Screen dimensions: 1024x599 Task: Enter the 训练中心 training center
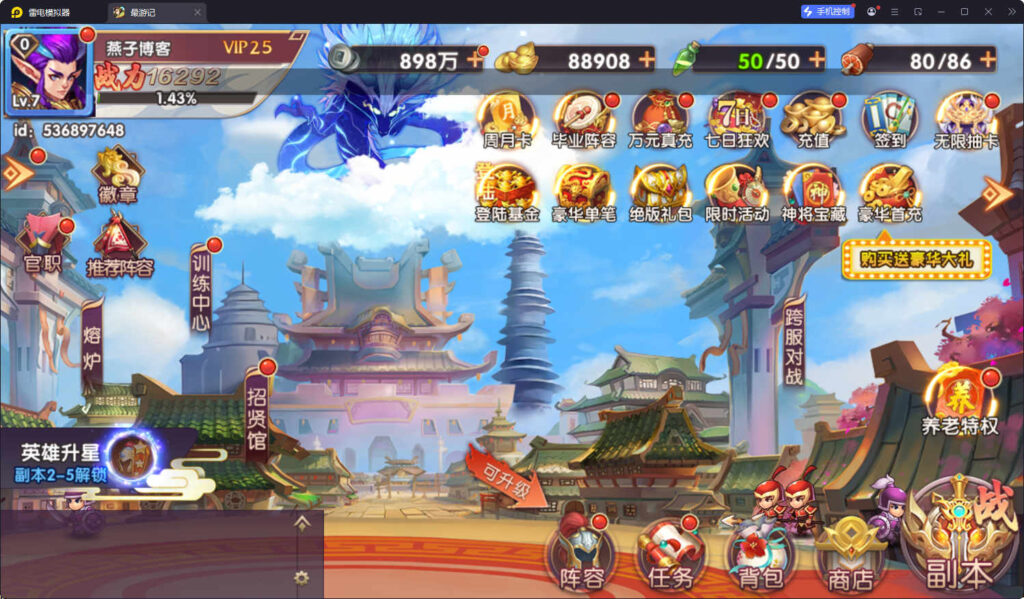click(x=201, y=291)
